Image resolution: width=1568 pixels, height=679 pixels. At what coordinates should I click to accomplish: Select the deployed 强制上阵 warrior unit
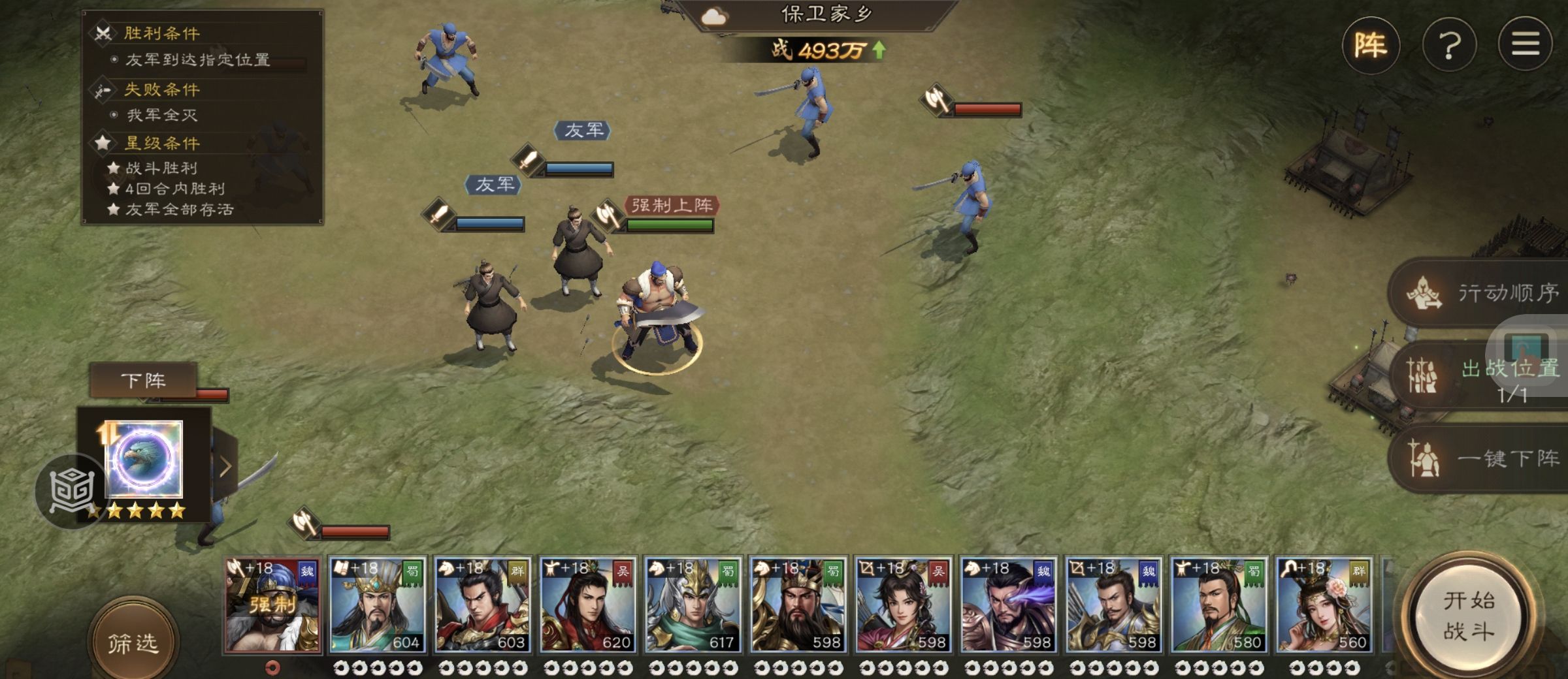pos(657,313)
